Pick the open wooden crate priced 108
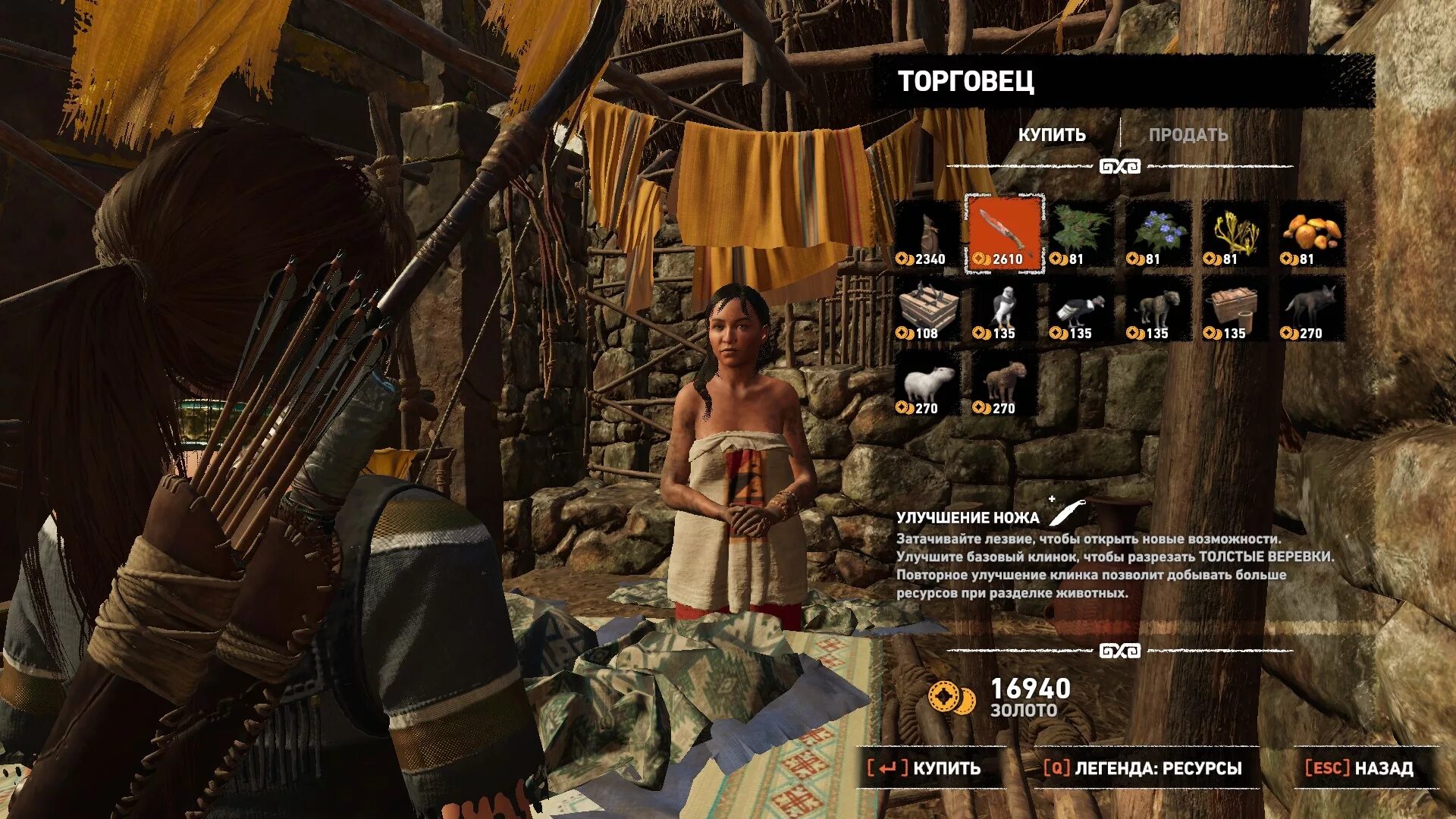This screenshot has height=819, width=1456. (927, 309)
